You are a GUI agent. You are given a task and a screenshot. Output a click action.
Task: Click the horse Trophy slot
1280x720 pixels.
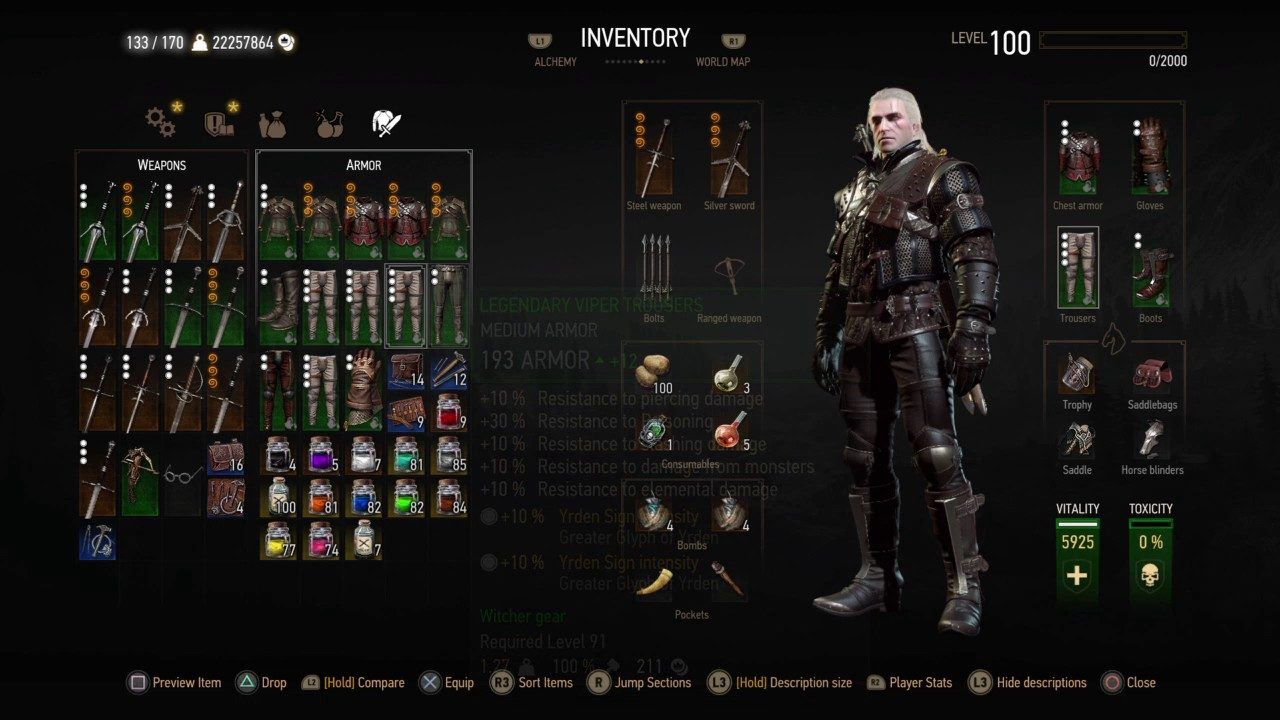(1077, 373)
